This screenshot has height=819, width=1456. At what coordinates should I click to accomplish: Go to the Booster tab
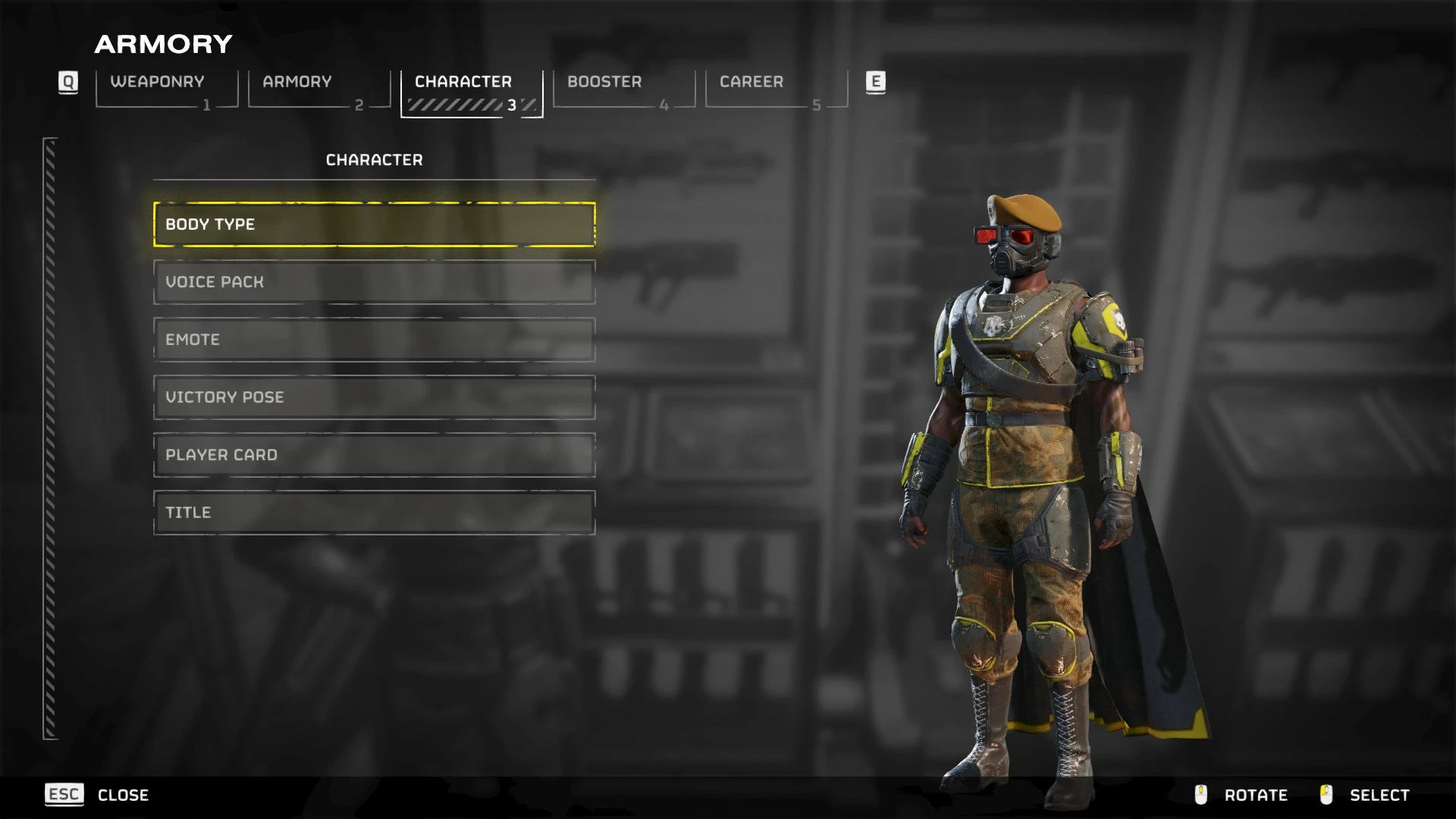coord(624,89)
